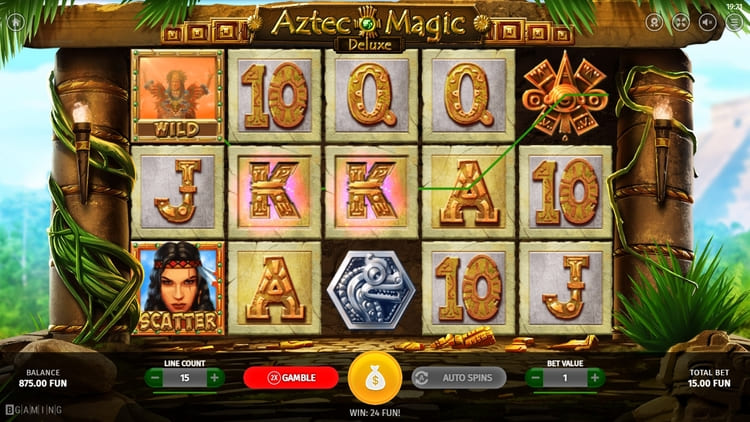Toggle fullscreen mode
The width and height of the screenshot is (750, 422).
681,21
